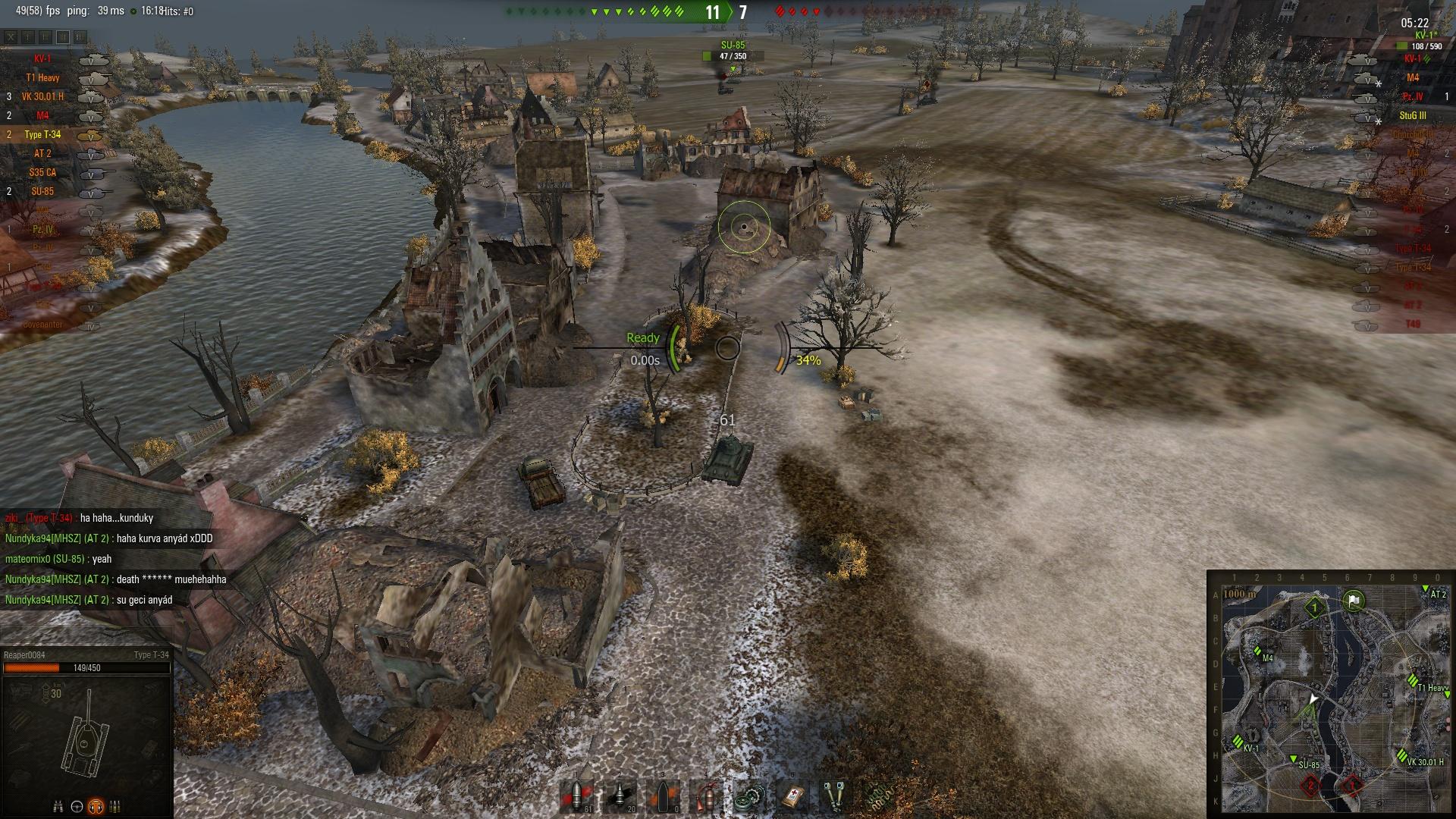The height and width of the screenshot is (819, 1456).
Task: Activate the repair kit gears consumable
Action: [x=749, y=798]
